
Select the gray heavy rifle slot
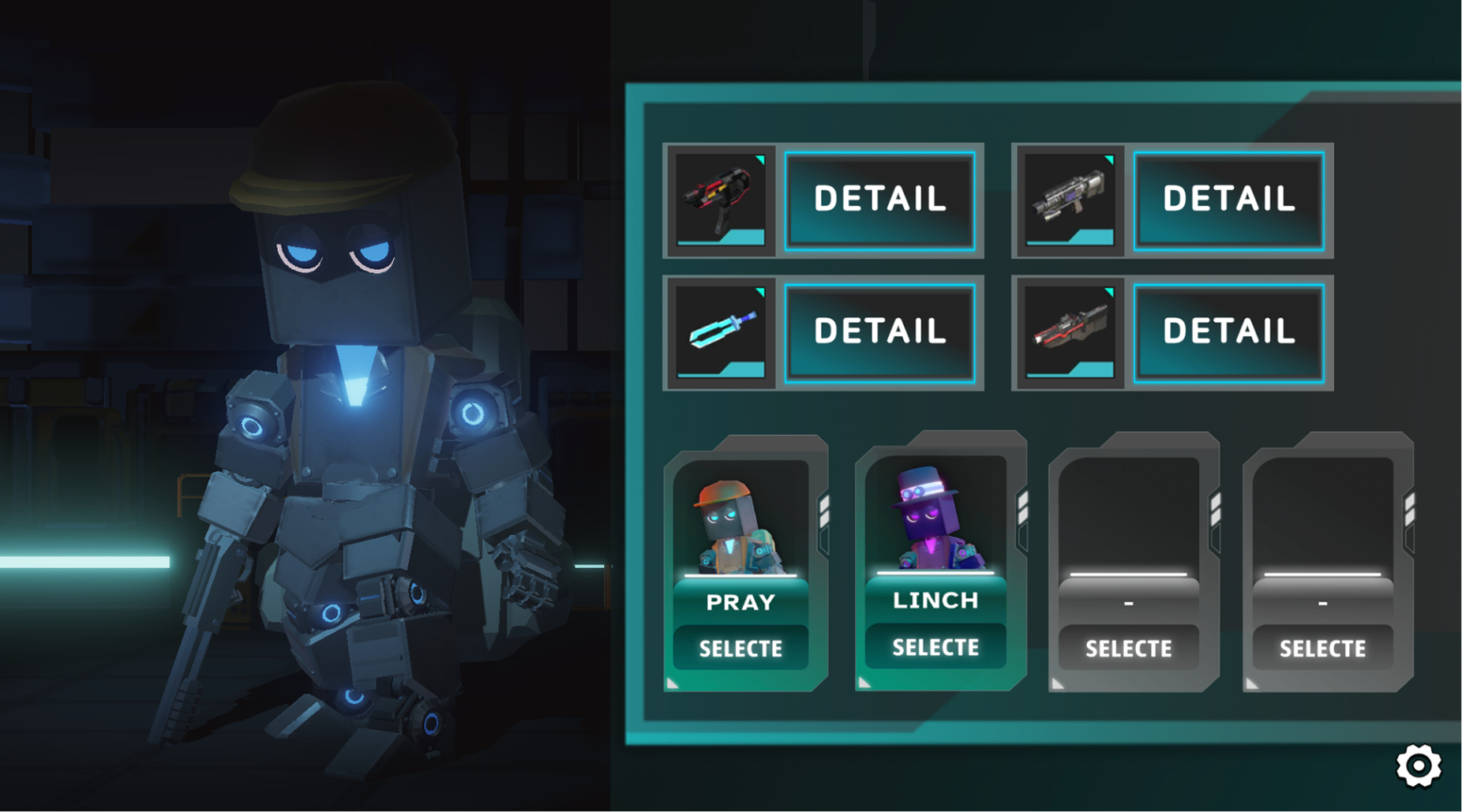[x=1070, y=200]
